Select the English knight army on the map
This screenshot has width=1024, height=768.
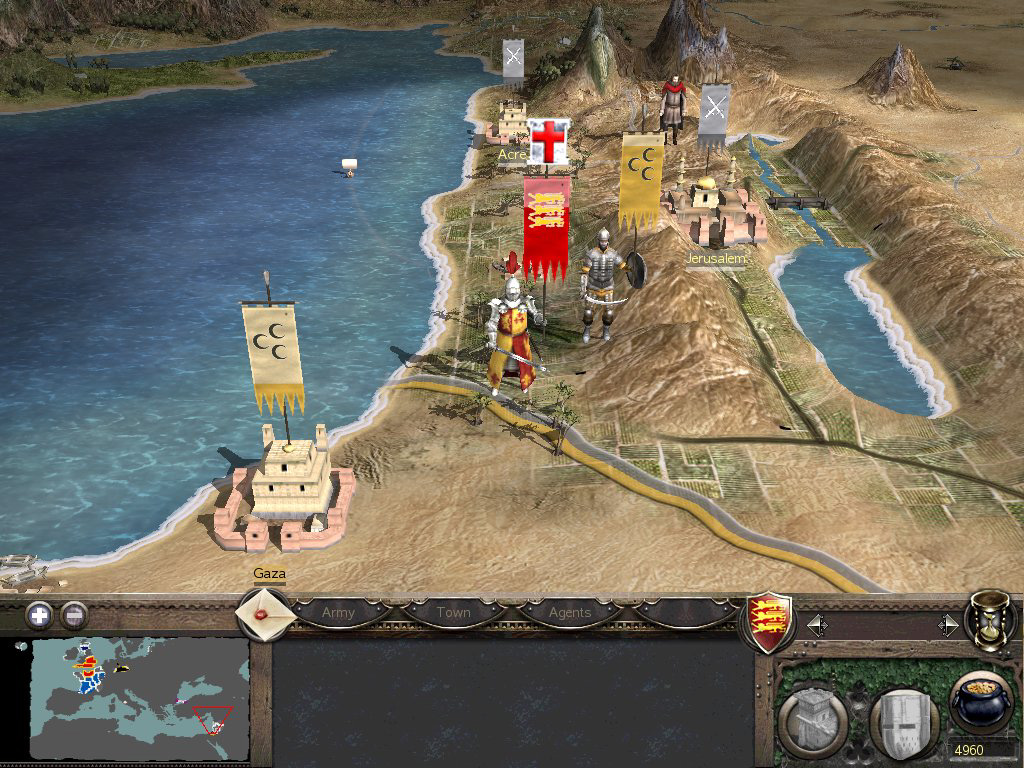coord(513,335)
